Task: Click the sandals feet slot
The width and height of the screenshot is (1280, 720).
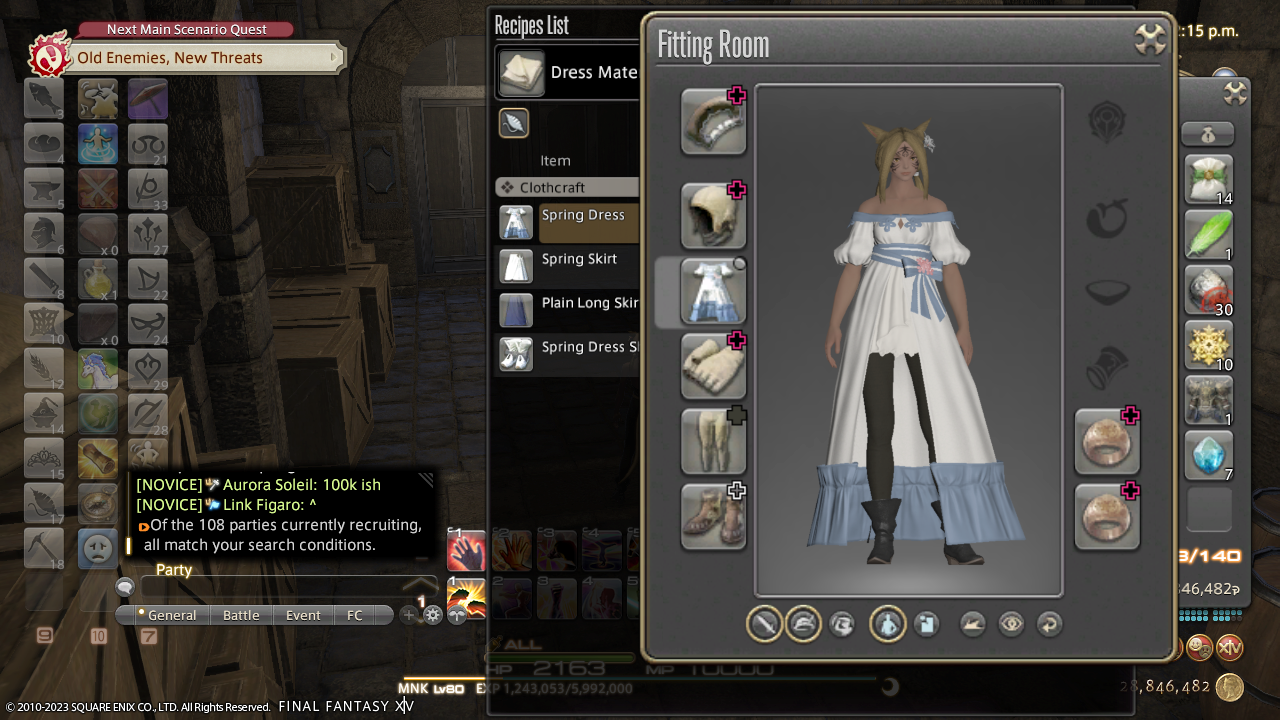Action: (713, 517)
